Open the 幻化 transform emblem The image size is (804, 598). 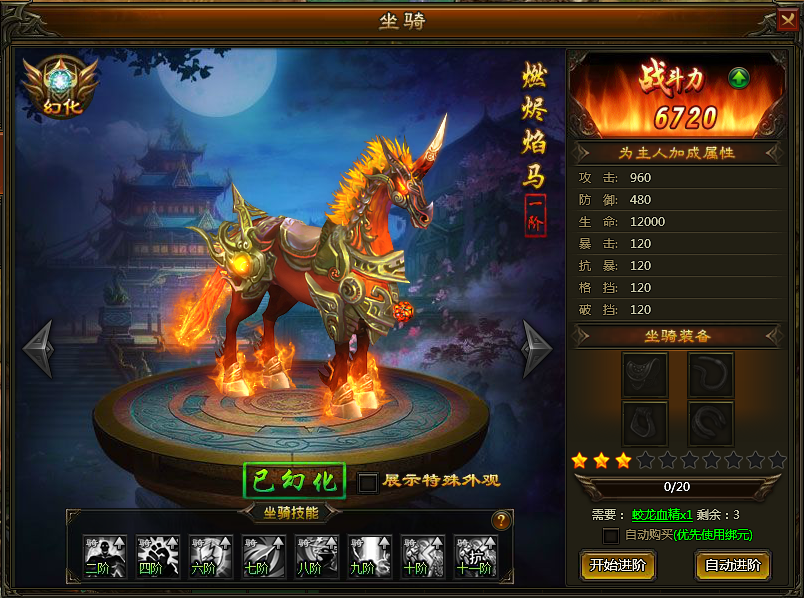62,86
